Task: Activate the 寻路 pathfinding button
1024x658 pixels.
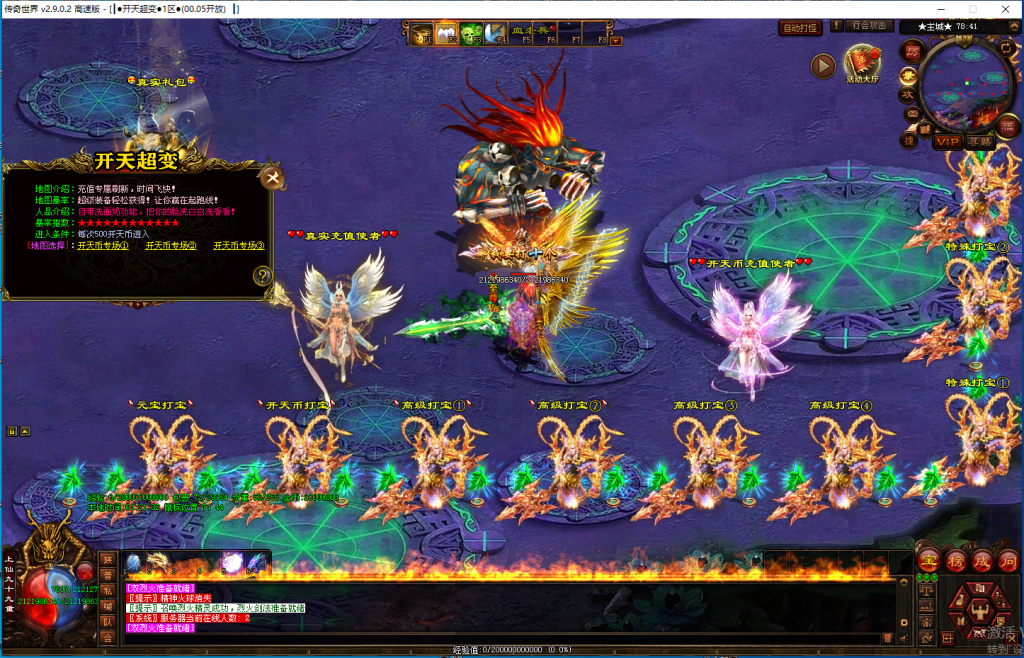Action: (980, 142)
